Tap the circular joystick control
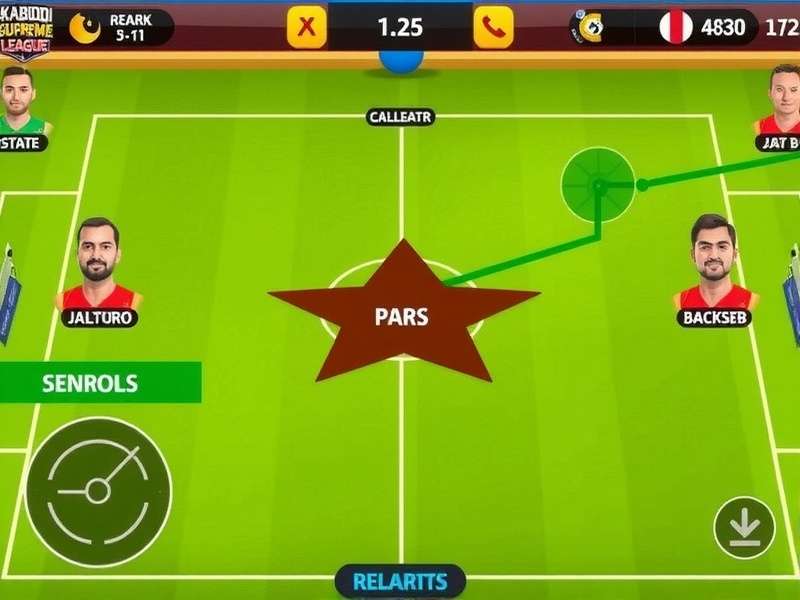800x600 pixels. [x=98, y=491]
